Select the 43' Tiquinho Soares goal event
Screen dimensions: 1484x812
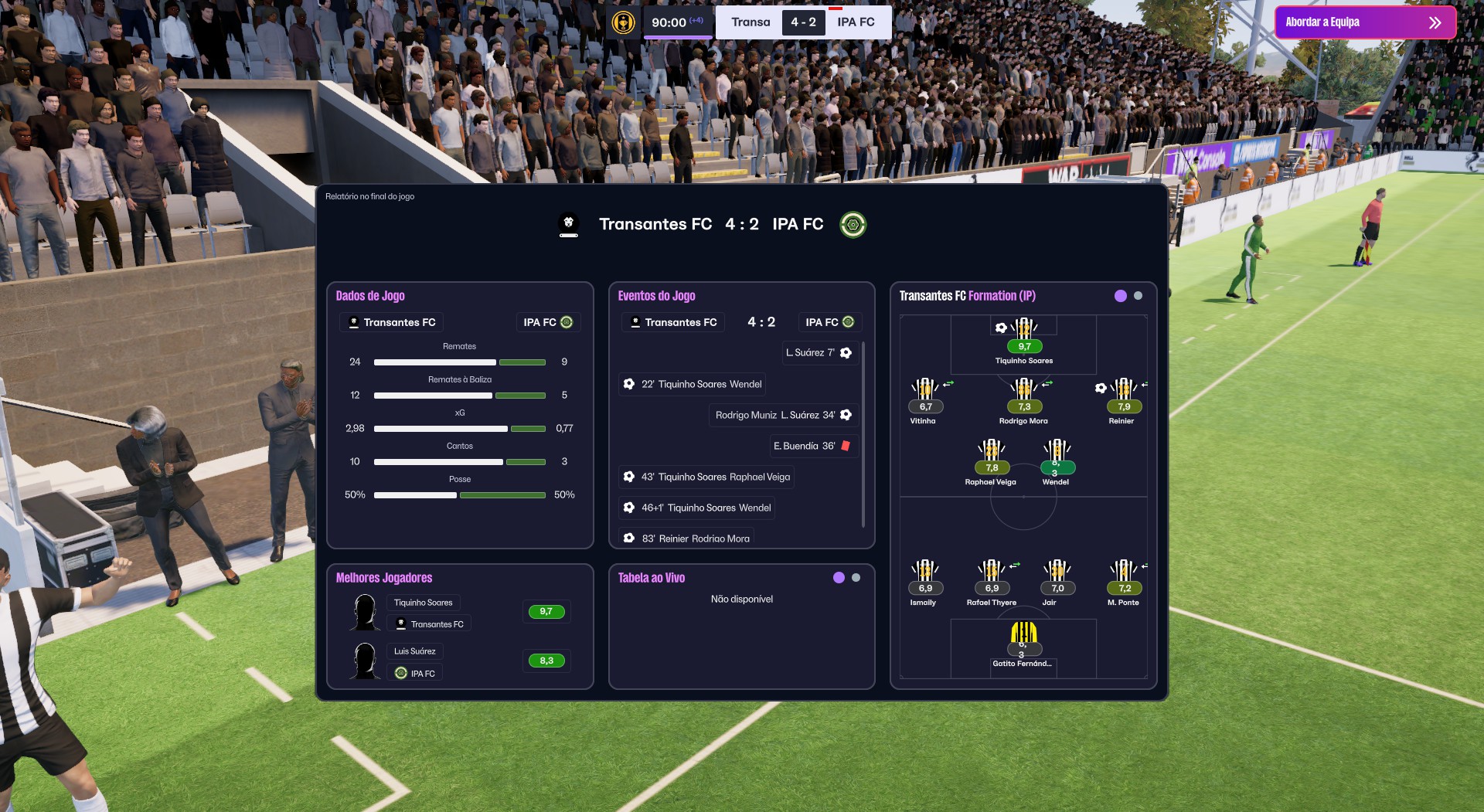point(706,477)
